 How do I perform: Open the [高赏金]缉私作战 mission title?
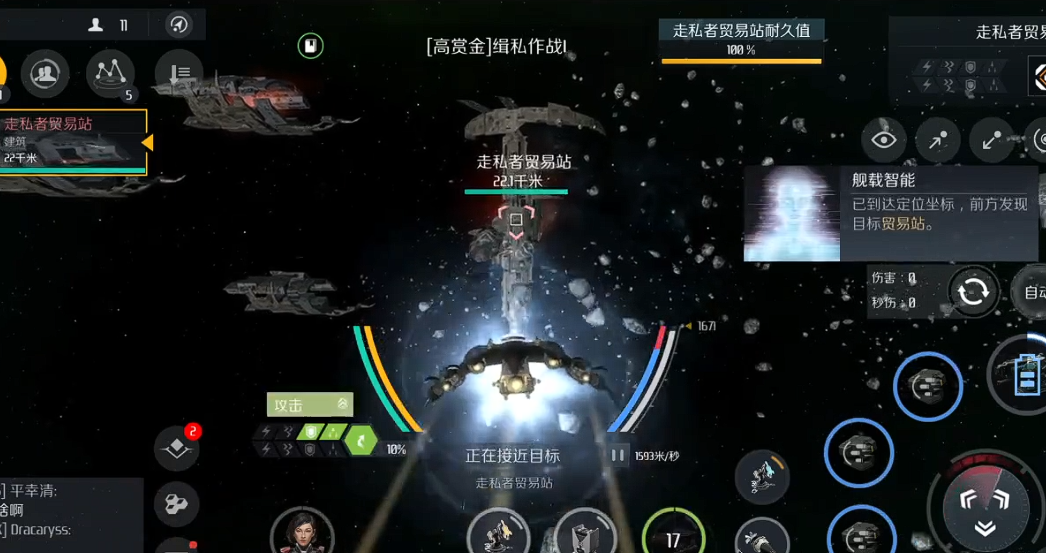(496, 46)
